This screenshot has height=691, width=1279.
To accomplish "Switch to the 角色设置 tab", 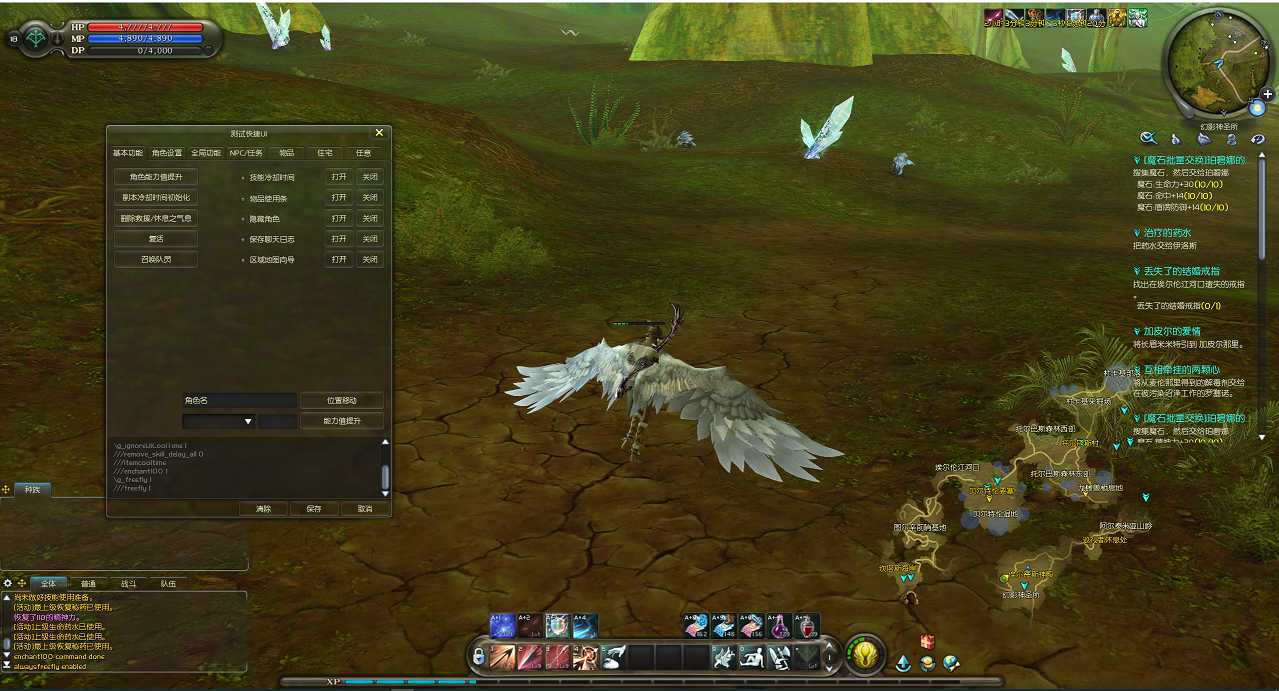I will tap(167, 153).
